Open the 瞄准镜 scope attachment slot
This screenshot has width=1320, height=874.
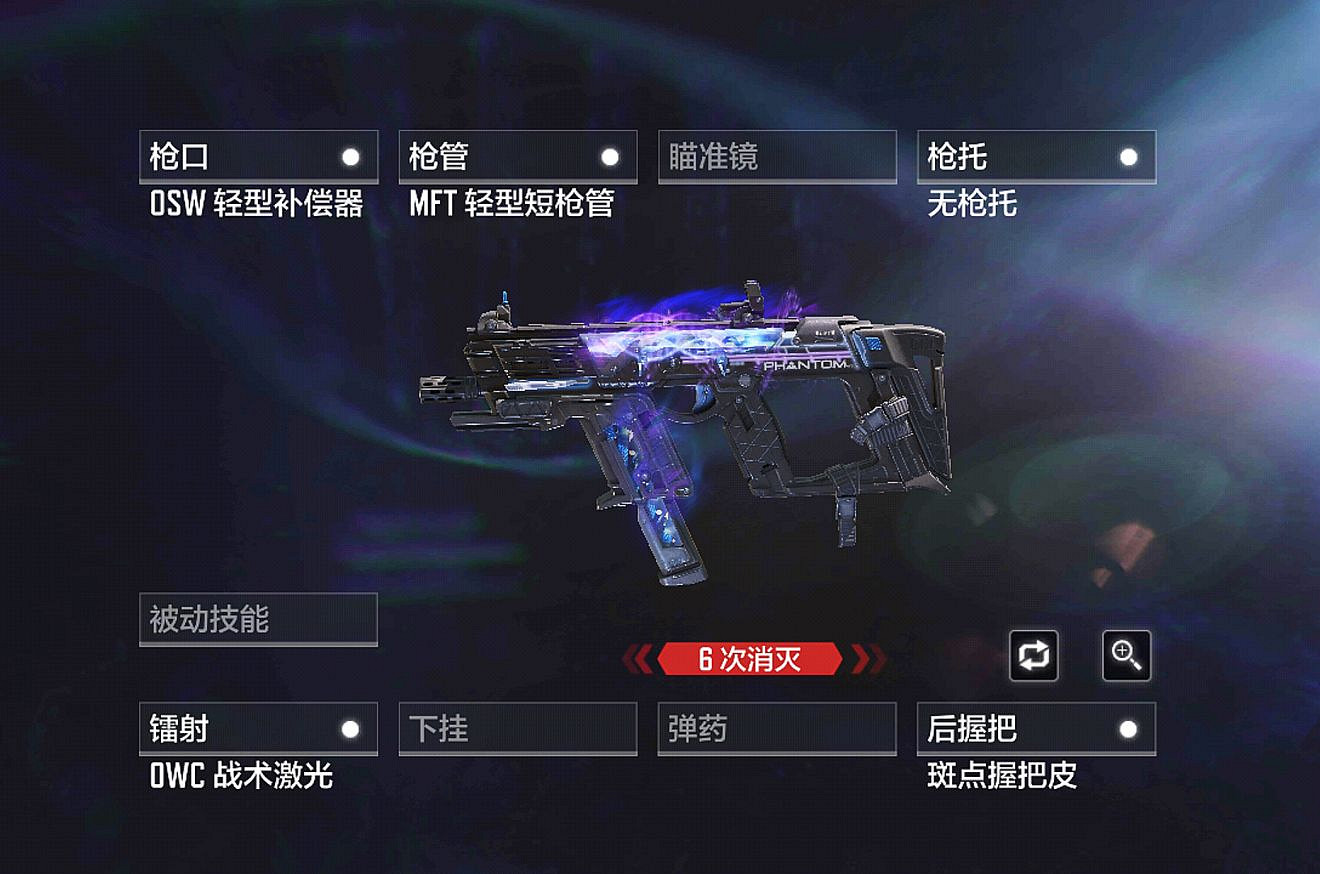click(x=777, y=156)
